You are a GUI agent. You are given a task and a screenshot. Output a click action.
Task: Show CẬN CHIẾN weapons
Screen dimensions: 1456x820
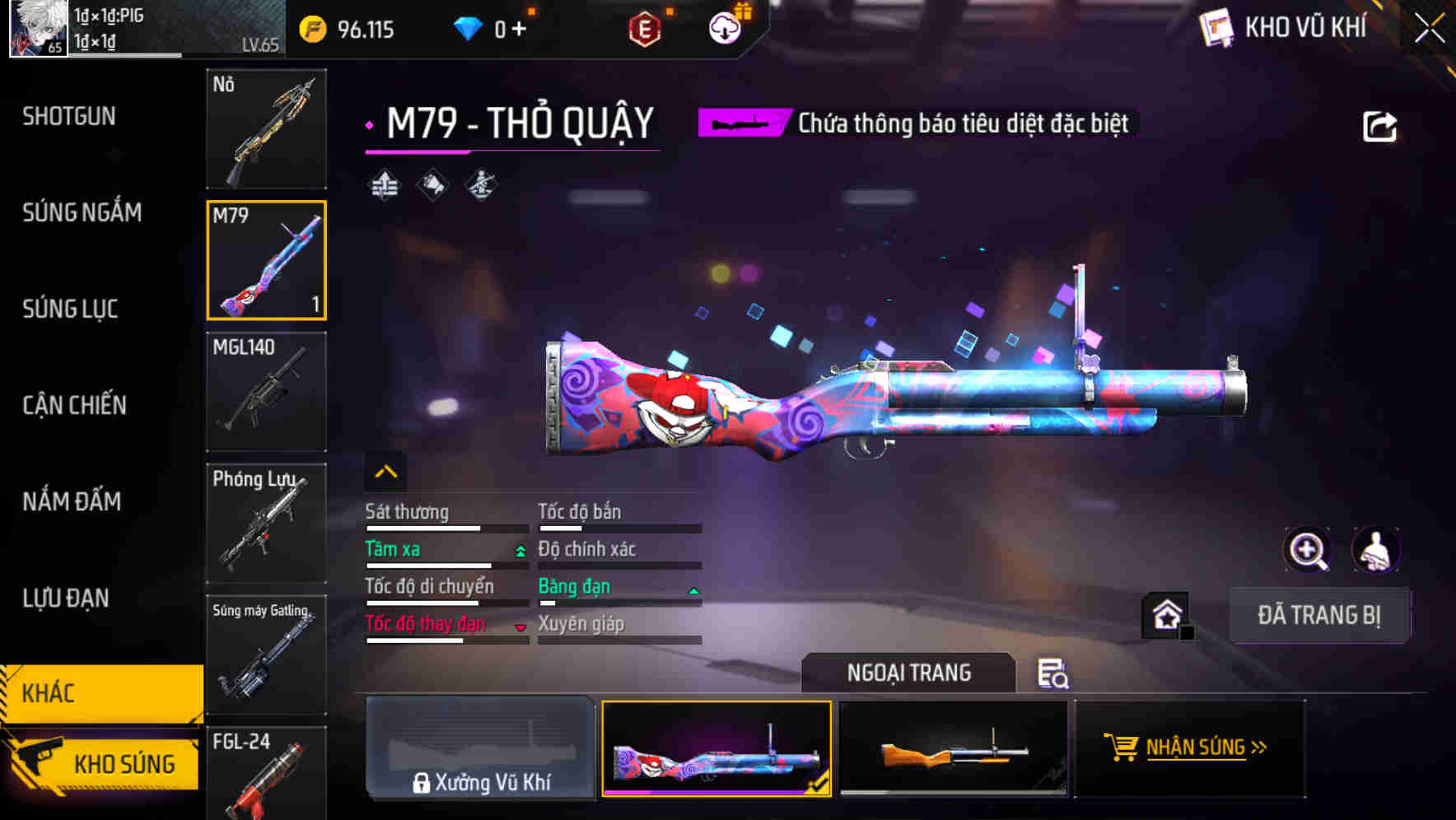74,405
